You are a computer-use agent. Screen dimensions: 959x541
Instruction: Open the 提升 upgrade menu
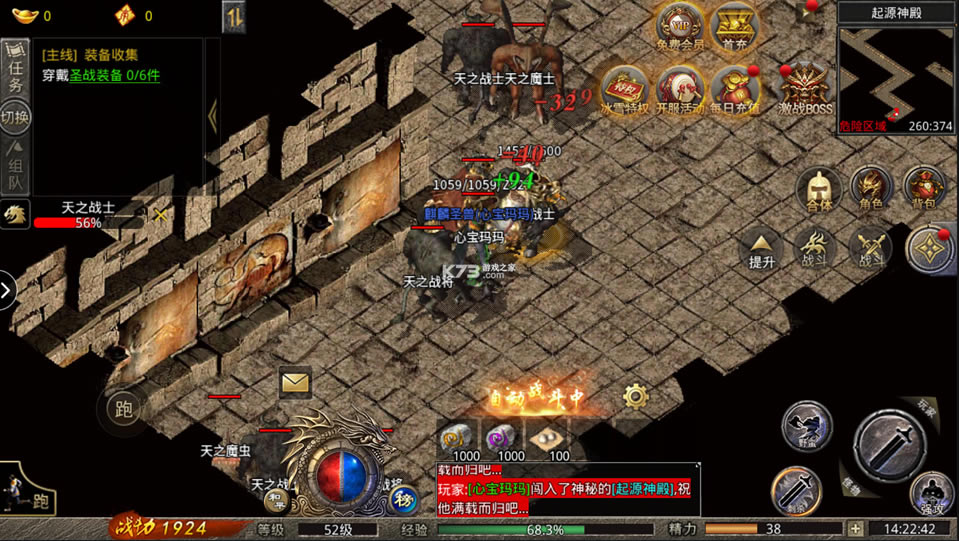click(x=762, y=246)
